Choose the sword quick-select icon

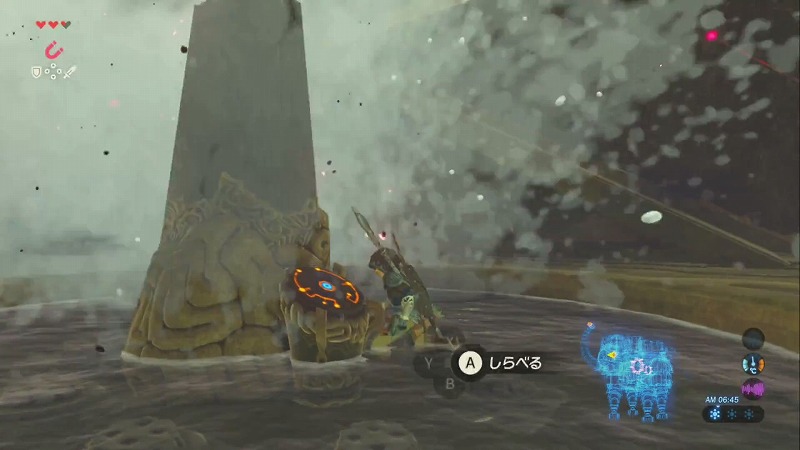pyautogui.click(x=70, y=71)
